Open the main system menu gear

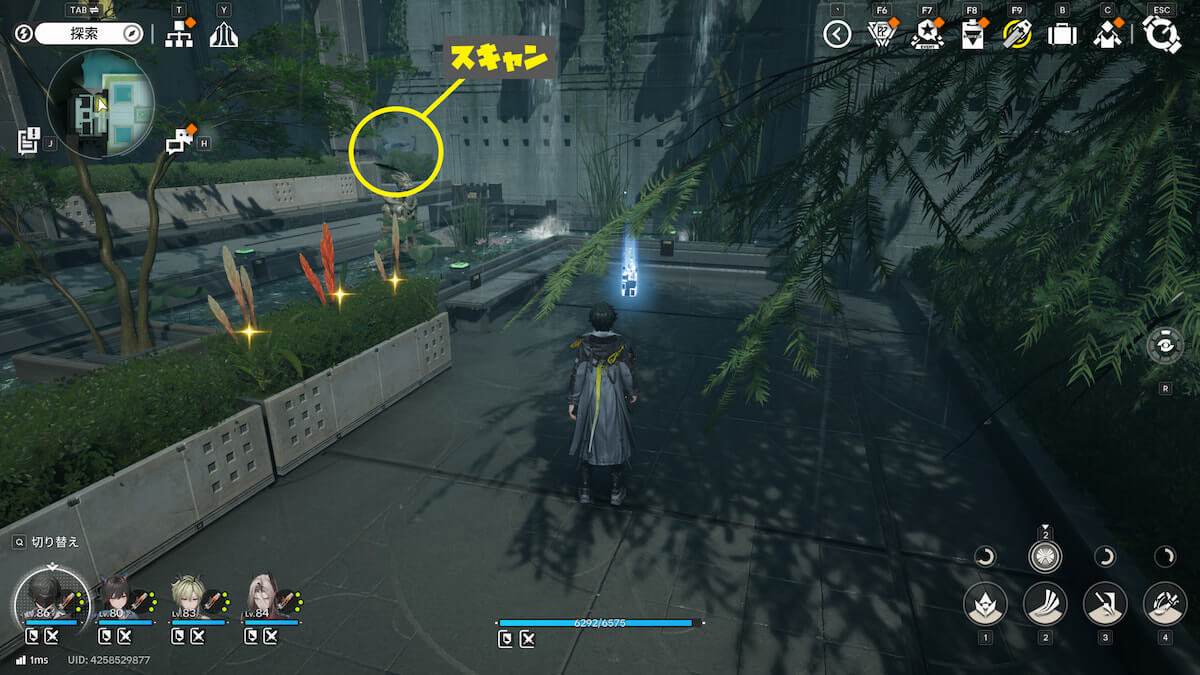tap(1162, 35)
